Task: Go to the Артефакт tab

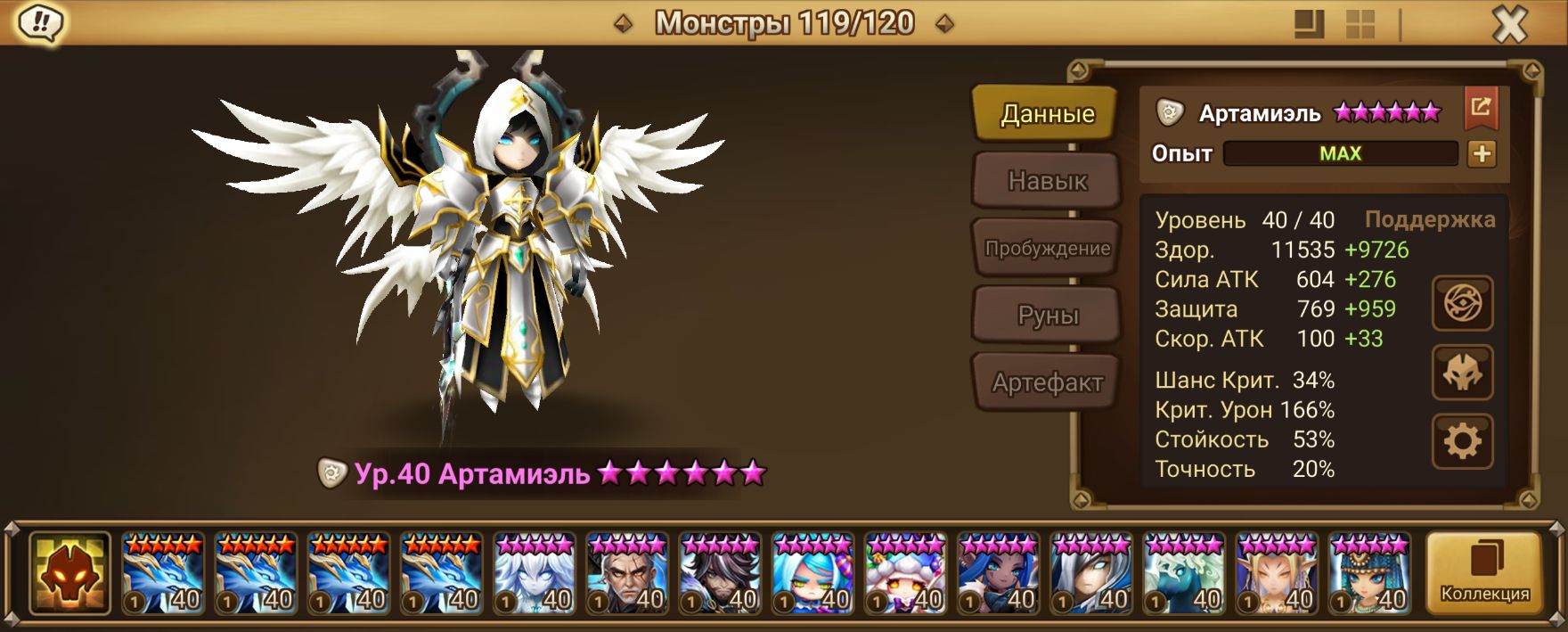Action: 1047,382
